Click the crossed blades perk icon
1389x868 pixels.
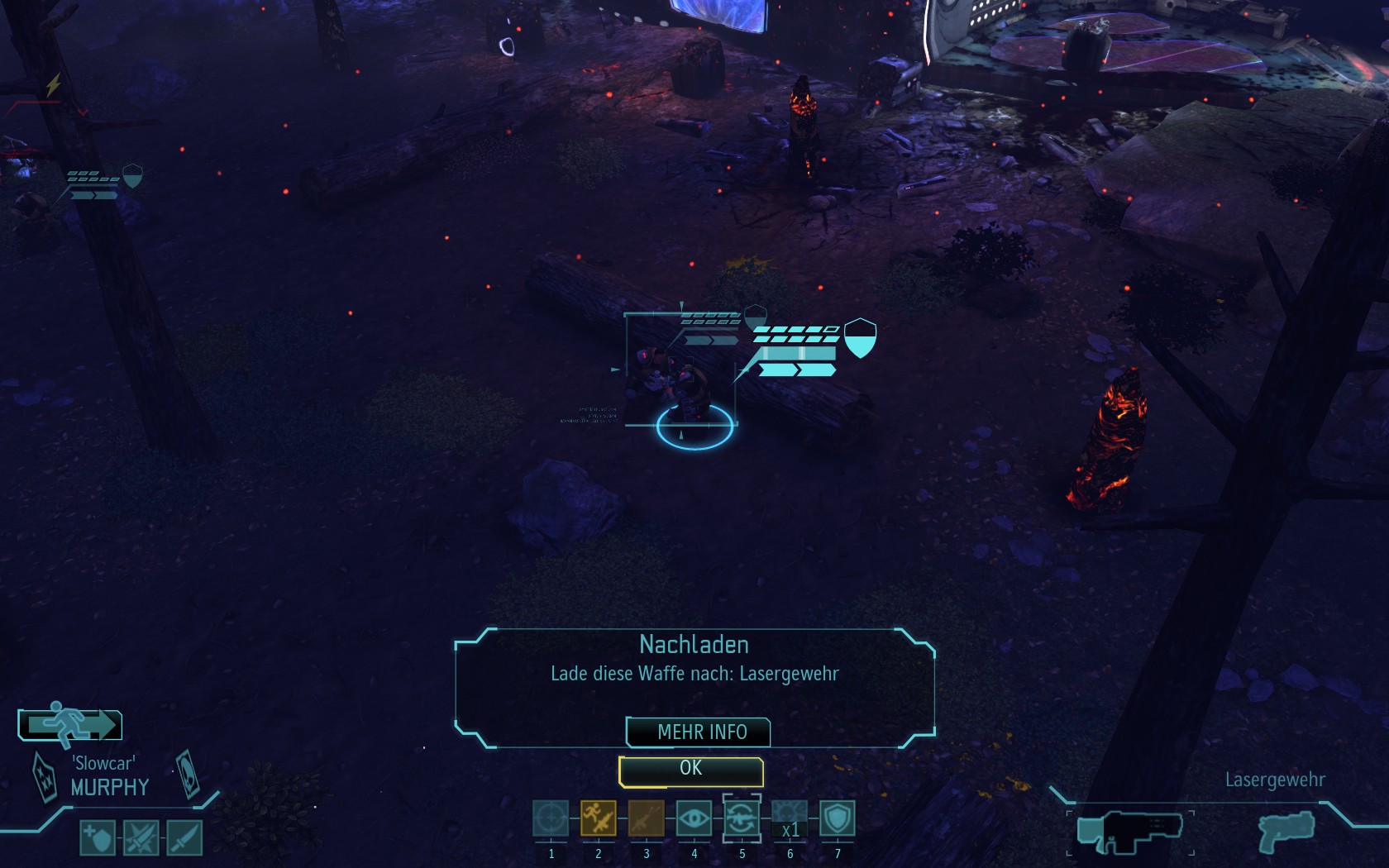click(x=141, y=837)
